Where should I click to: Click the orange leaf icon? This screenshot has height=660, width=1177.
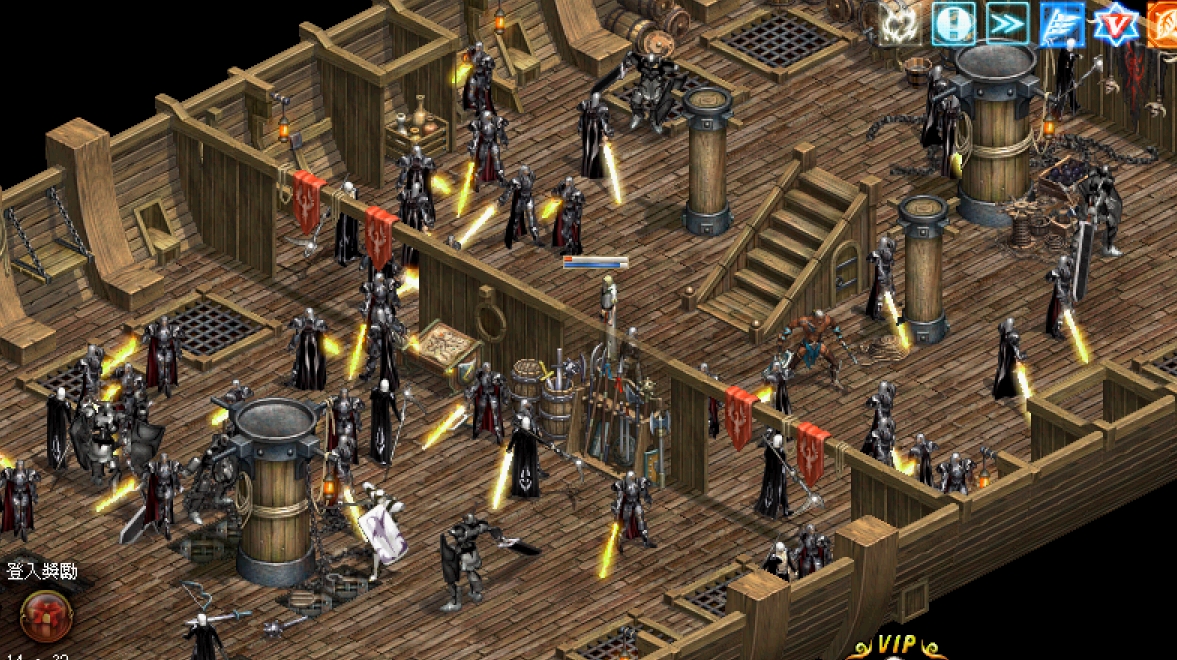click(x=1164, y=23)
